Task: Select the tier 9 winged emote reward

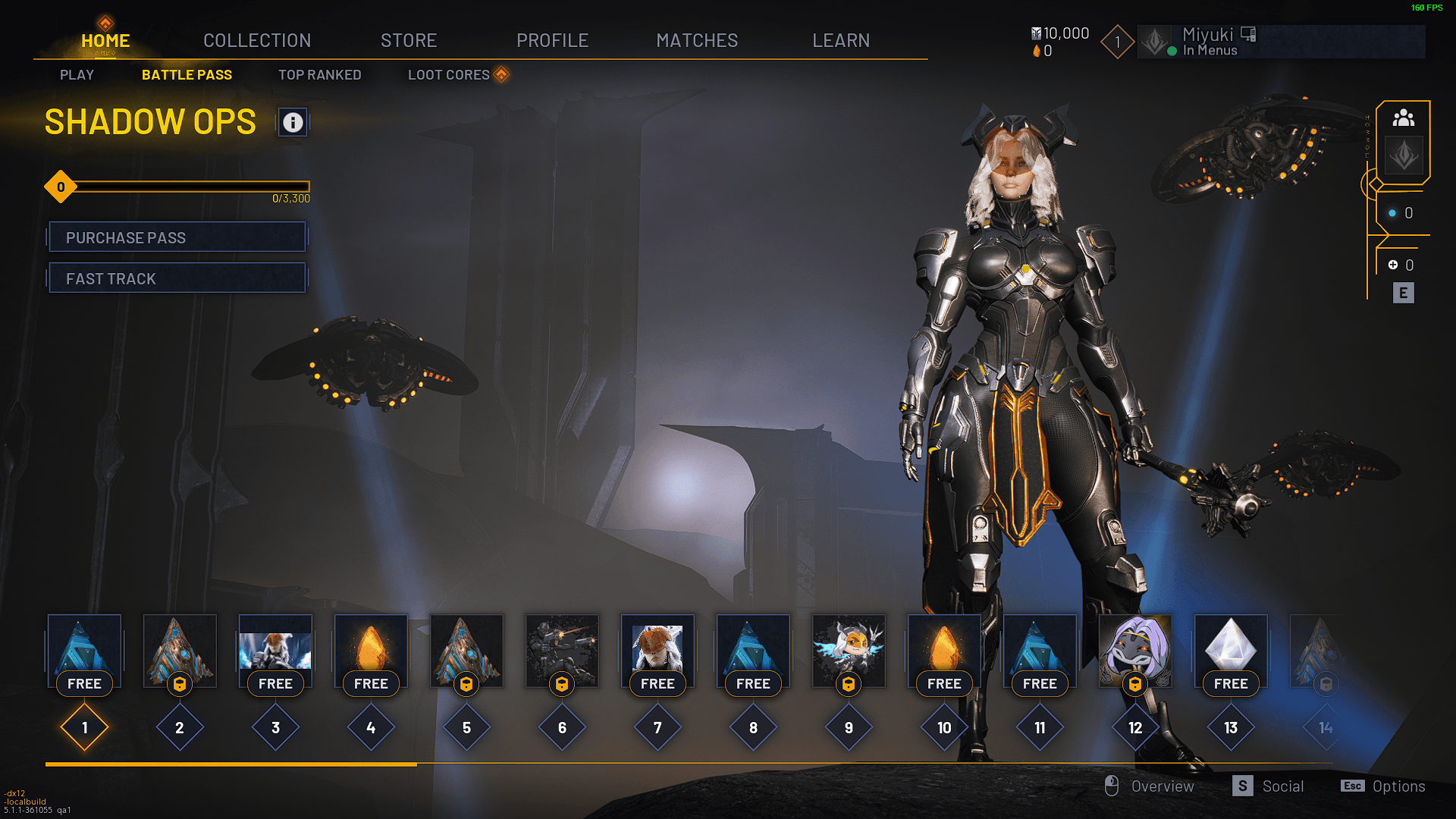Action: tap(849, 650)
